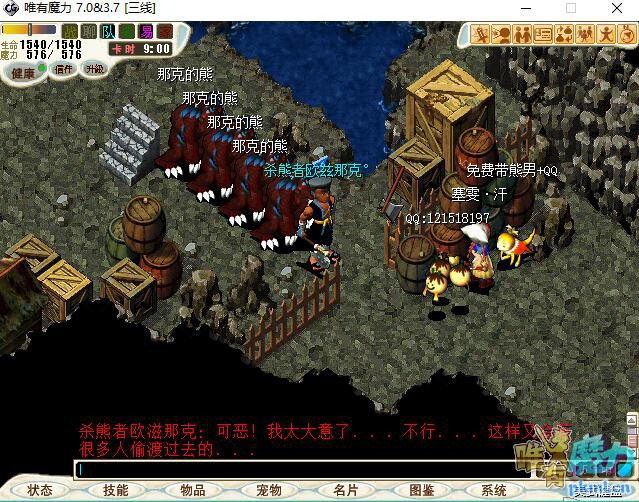Click the 升級 level-up button
Screen dimensions: 639x502
95,69
